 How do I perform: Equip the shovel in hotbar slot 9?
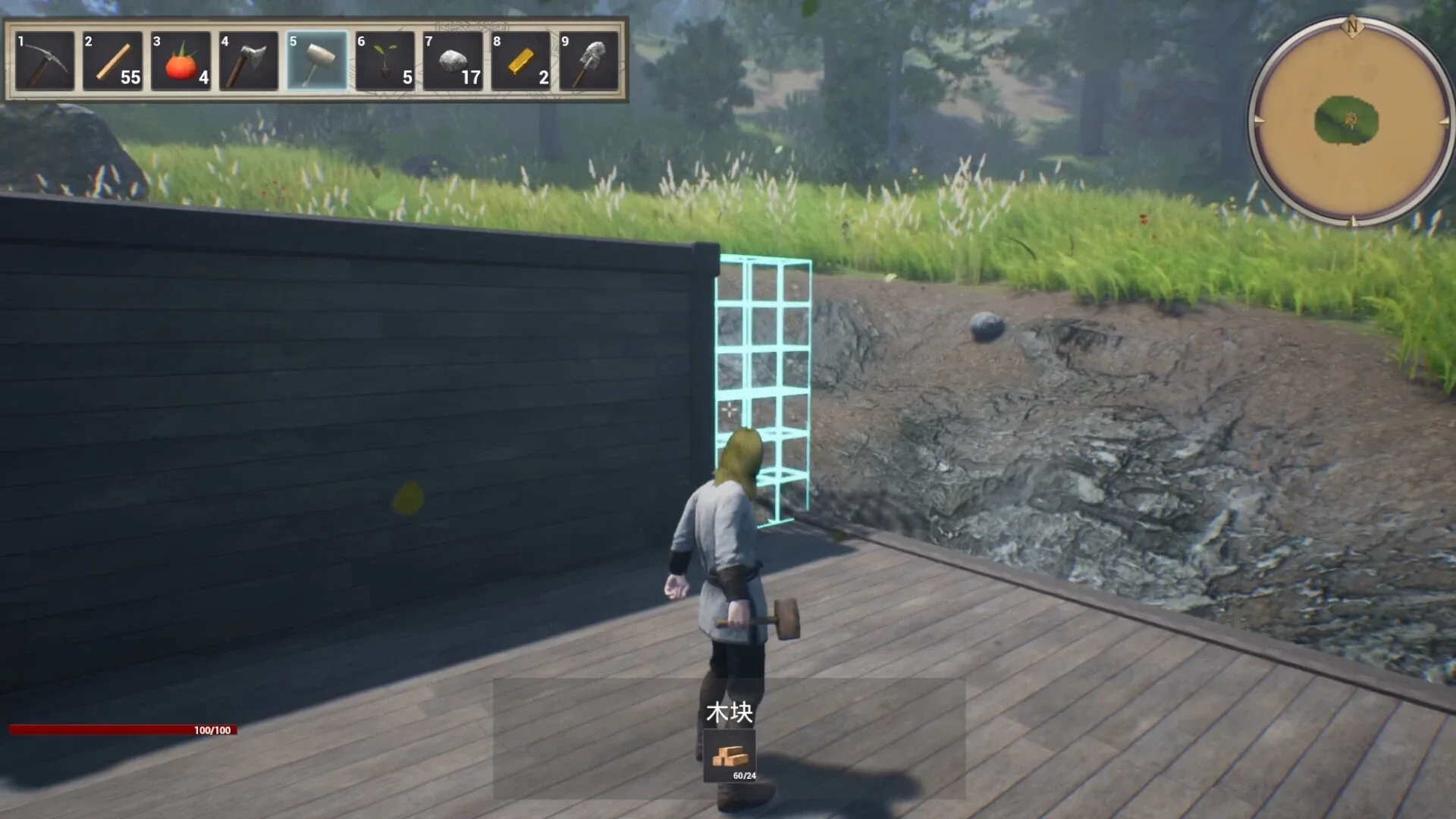coord(588,61)
